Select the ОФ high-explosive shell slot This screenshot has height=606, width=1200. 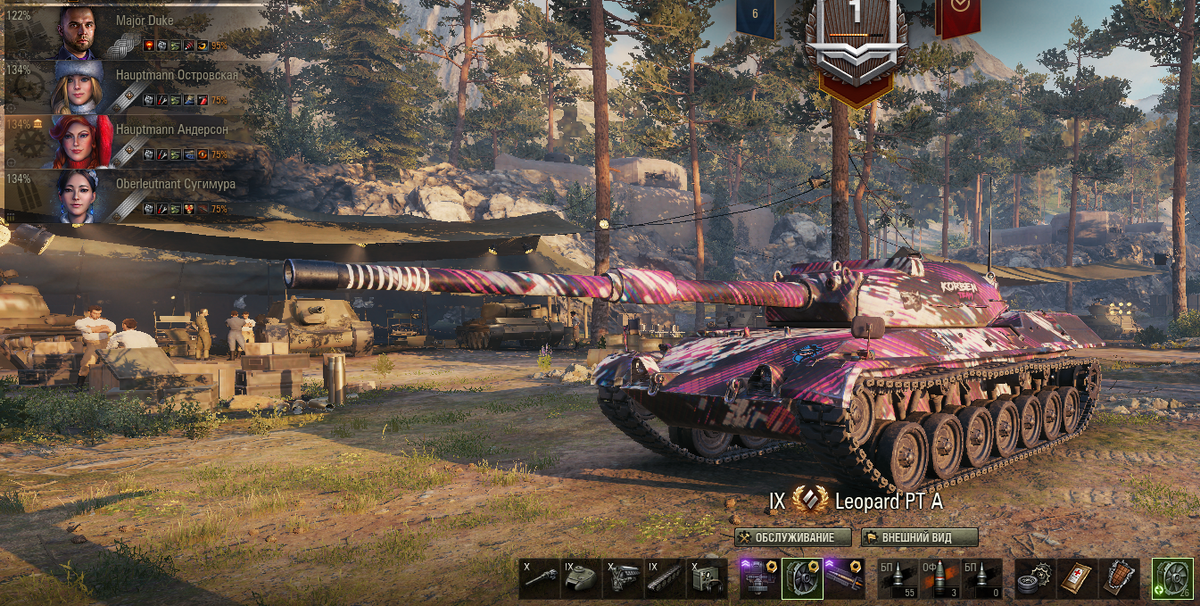click(939, 579)
